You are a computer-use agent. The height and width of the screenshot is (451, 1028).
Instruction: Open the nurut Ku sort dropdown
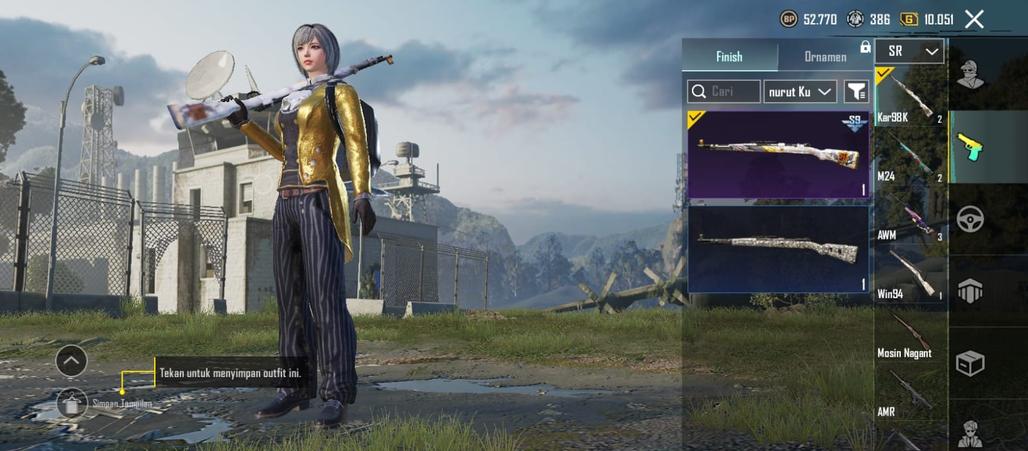800,92
